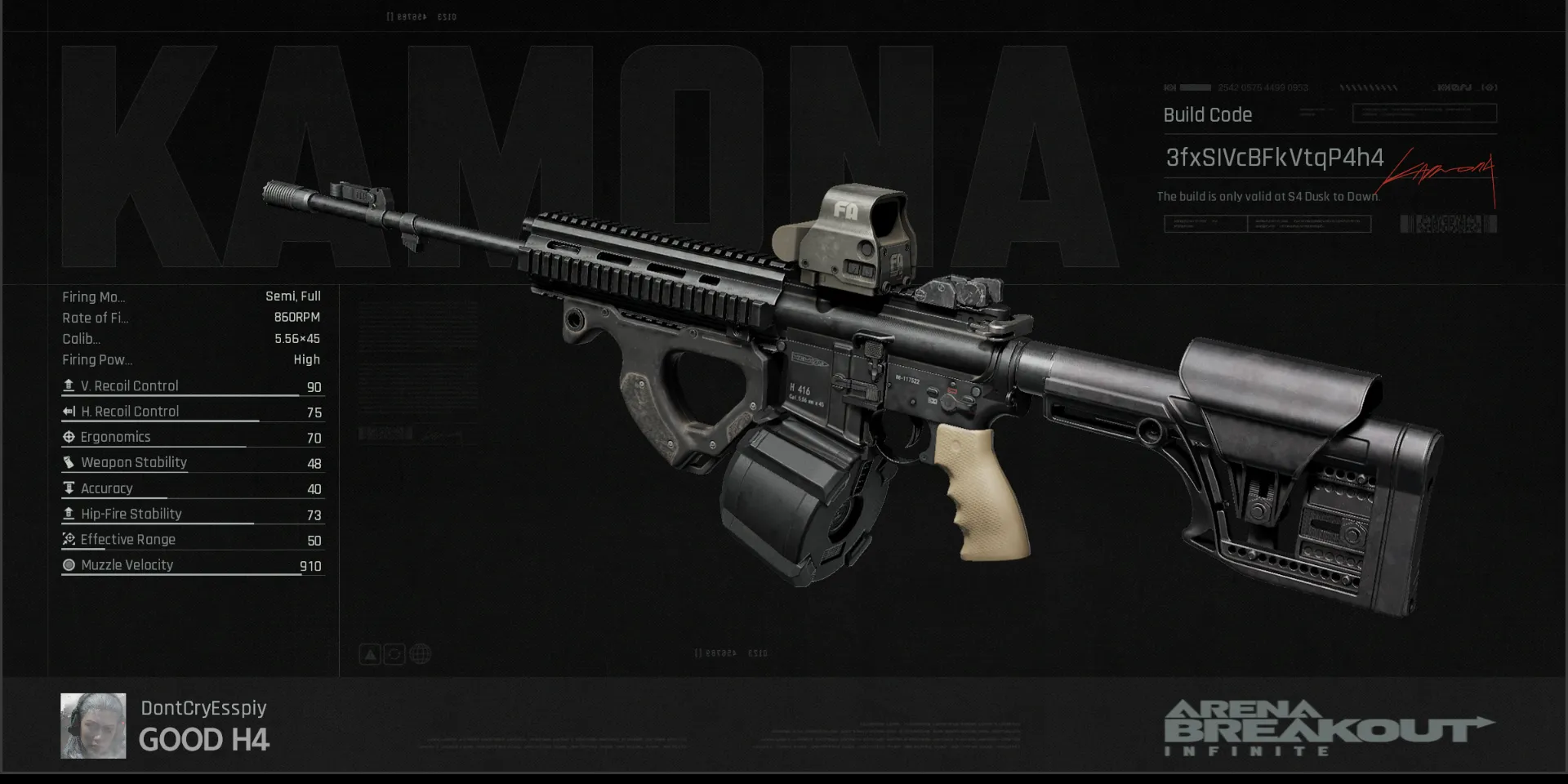Screen dimensions: 1568x784
Task: Select the build code 3fxSIVcBFkVtqP4h4
Action: coord(1274,158)
